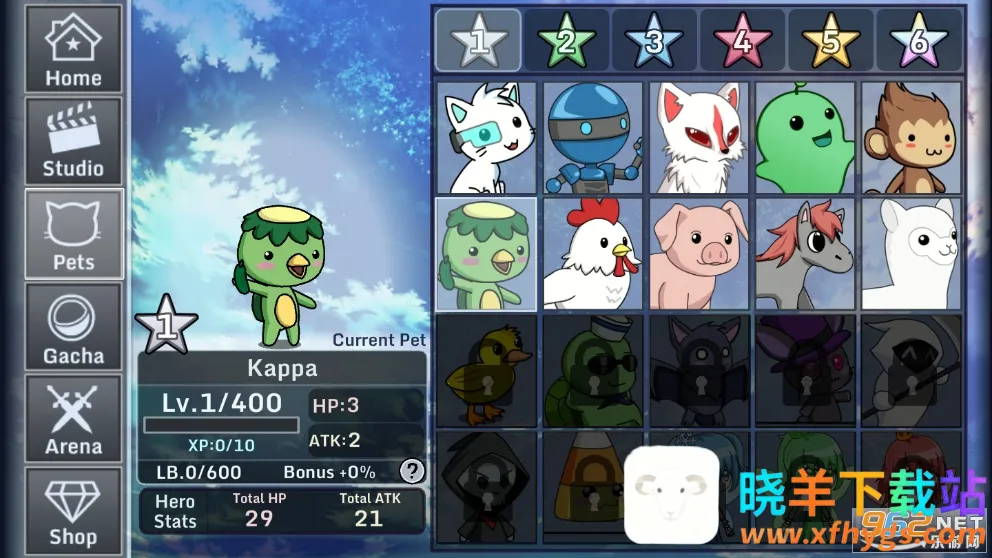Select the white chicken pet
Screen dimensions: 992x558
(x=593, y=254)
